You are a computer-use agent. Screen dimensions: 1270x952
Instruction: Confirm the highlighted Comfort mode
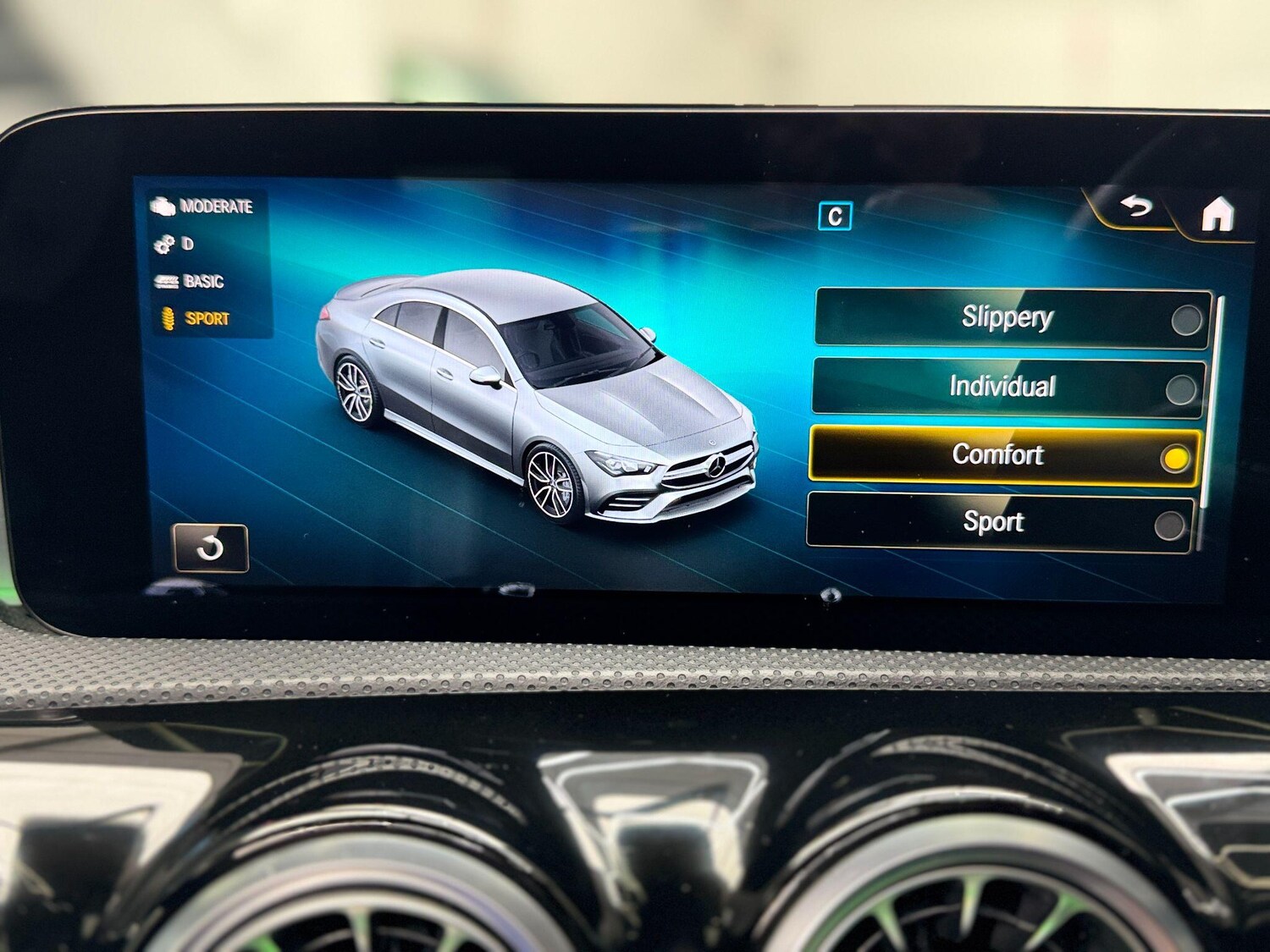coord(1175,456)
